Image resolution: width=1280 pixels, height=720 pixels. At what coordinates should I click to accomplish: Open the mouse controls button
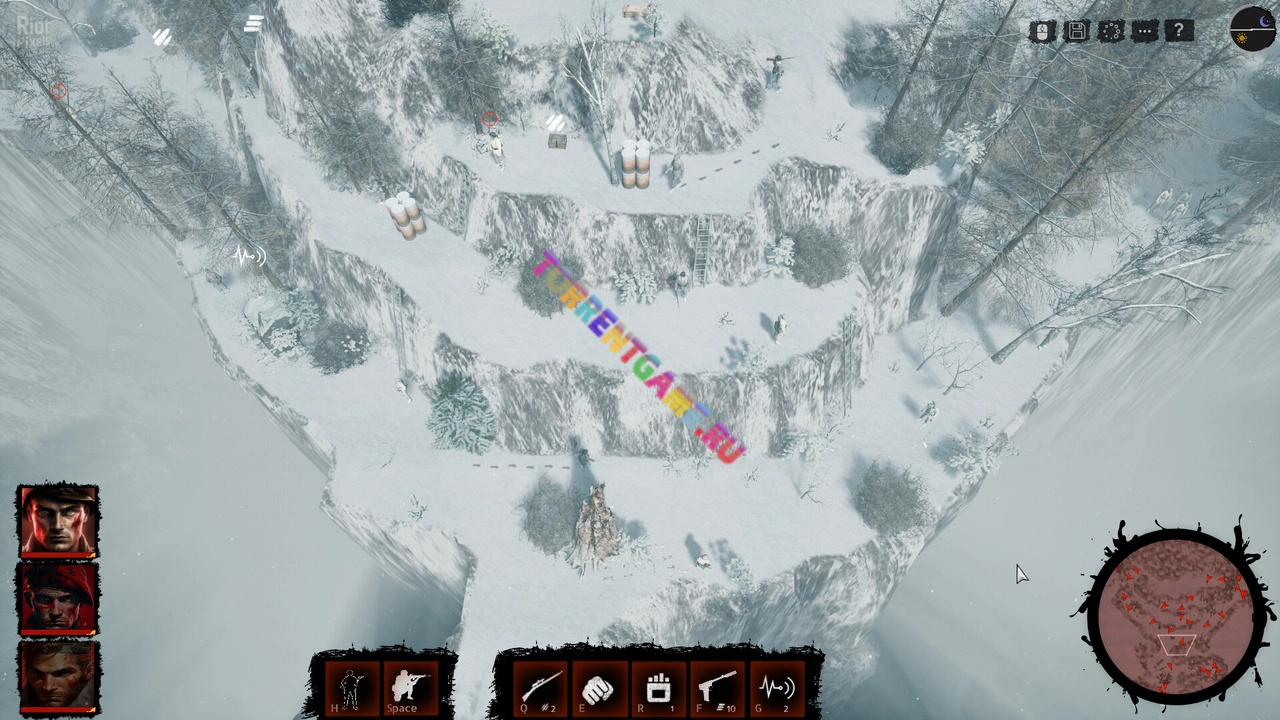point(1043,32)
